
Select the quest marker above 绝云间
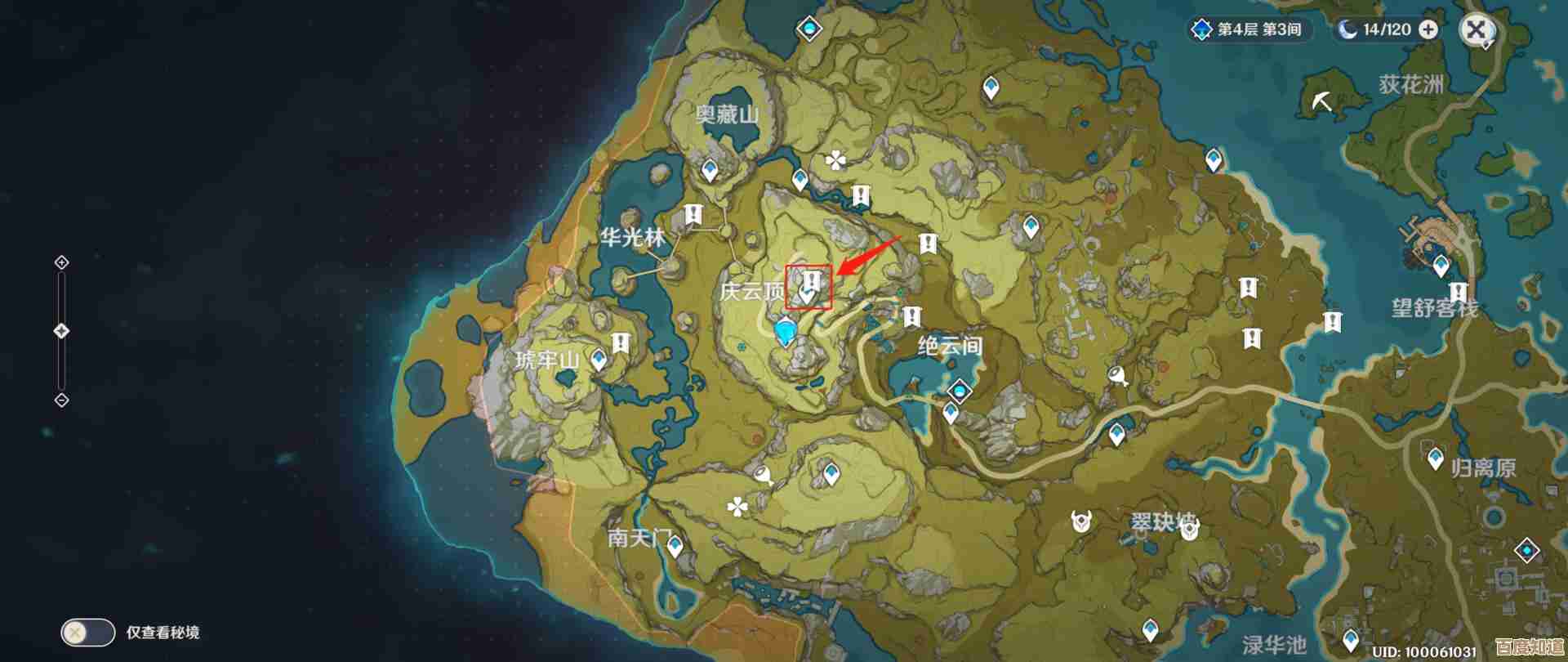(911, 315)
